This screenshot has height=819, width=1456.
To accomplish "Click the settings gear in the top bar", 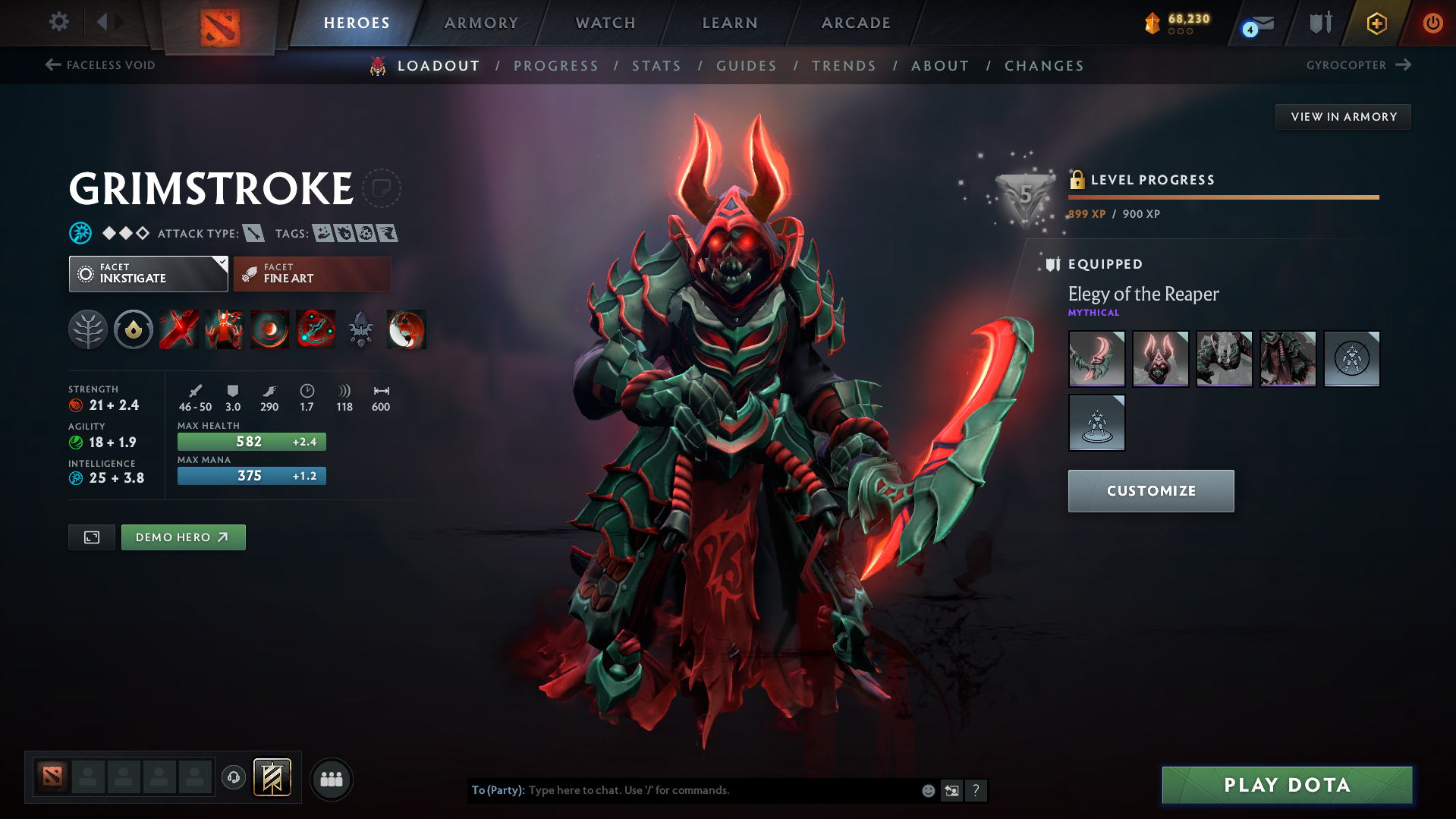I will (58, 22).
